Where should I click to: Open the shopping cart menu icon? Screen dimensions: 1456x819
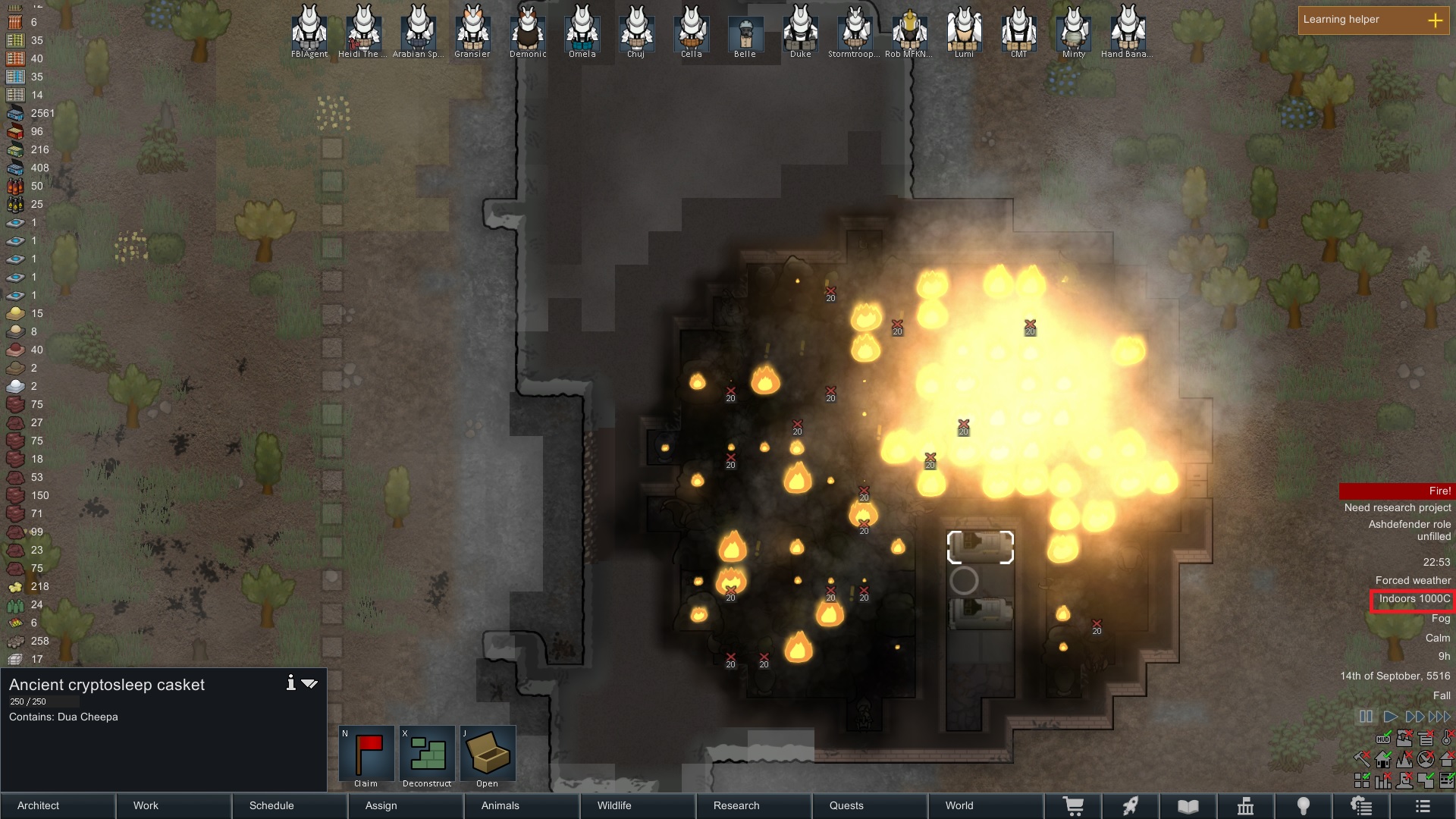(1073, 806)
